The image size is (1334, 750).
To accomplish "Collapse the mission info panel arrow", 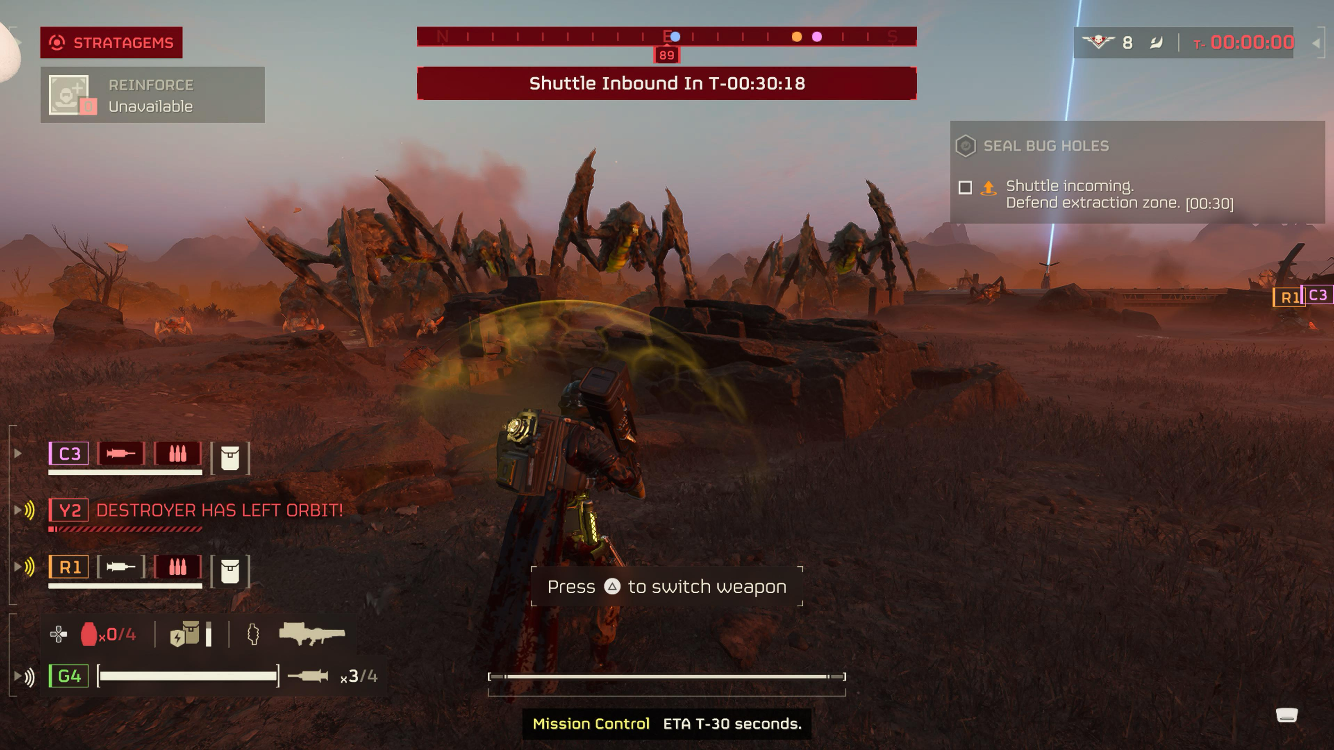I will 1317,43.
